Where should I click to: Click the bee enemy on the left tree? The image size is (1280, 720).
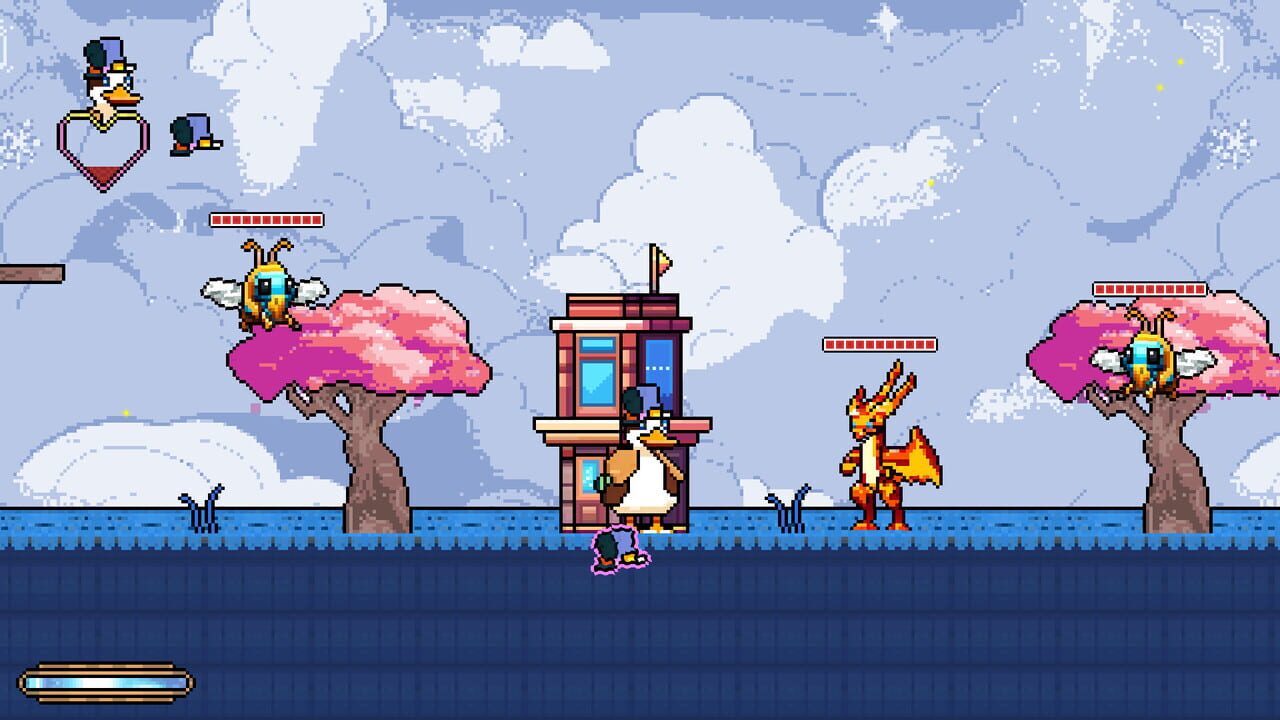pos(270,290)
